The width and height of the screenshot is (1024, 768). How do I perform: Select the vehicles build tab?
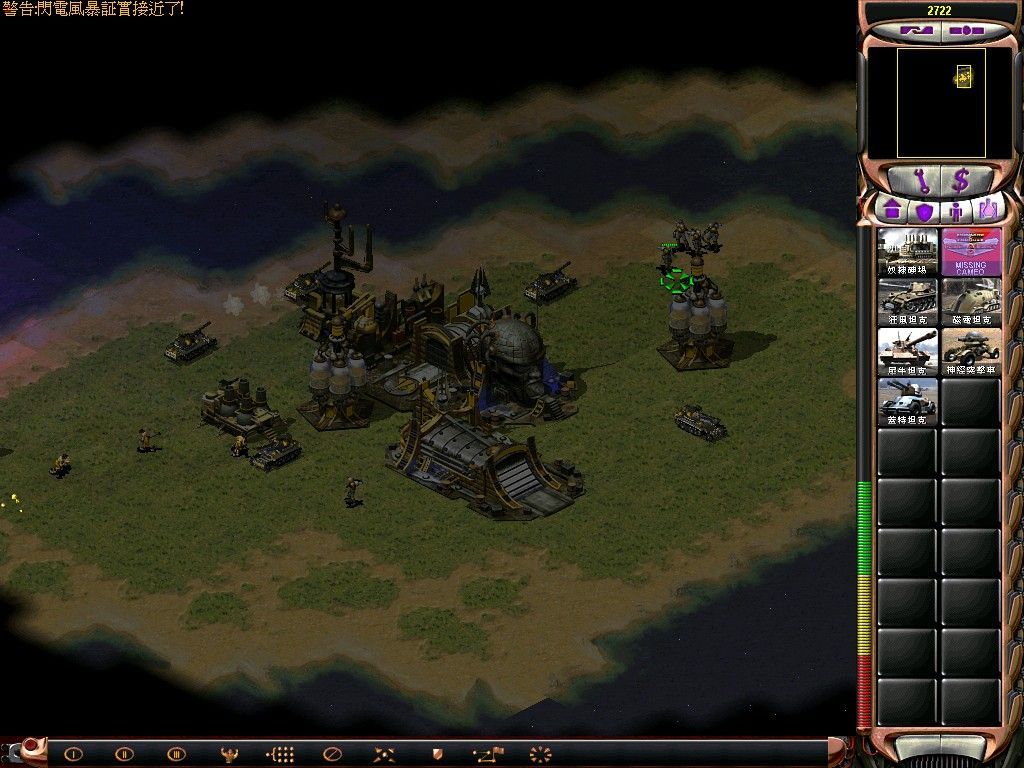pos(988,211)
